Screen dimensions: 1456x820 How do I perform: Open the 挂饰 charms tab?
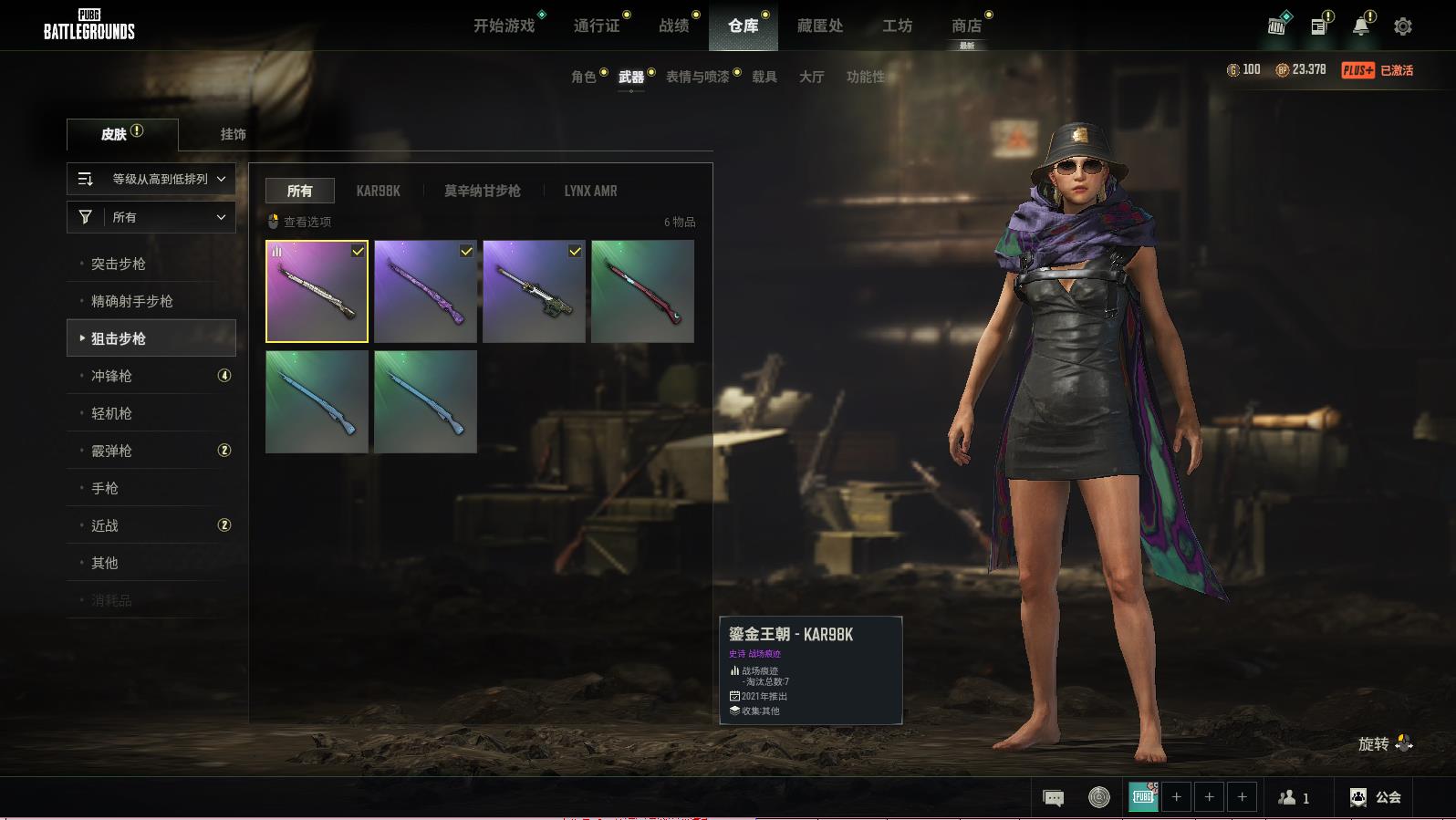tap(233, 134)
